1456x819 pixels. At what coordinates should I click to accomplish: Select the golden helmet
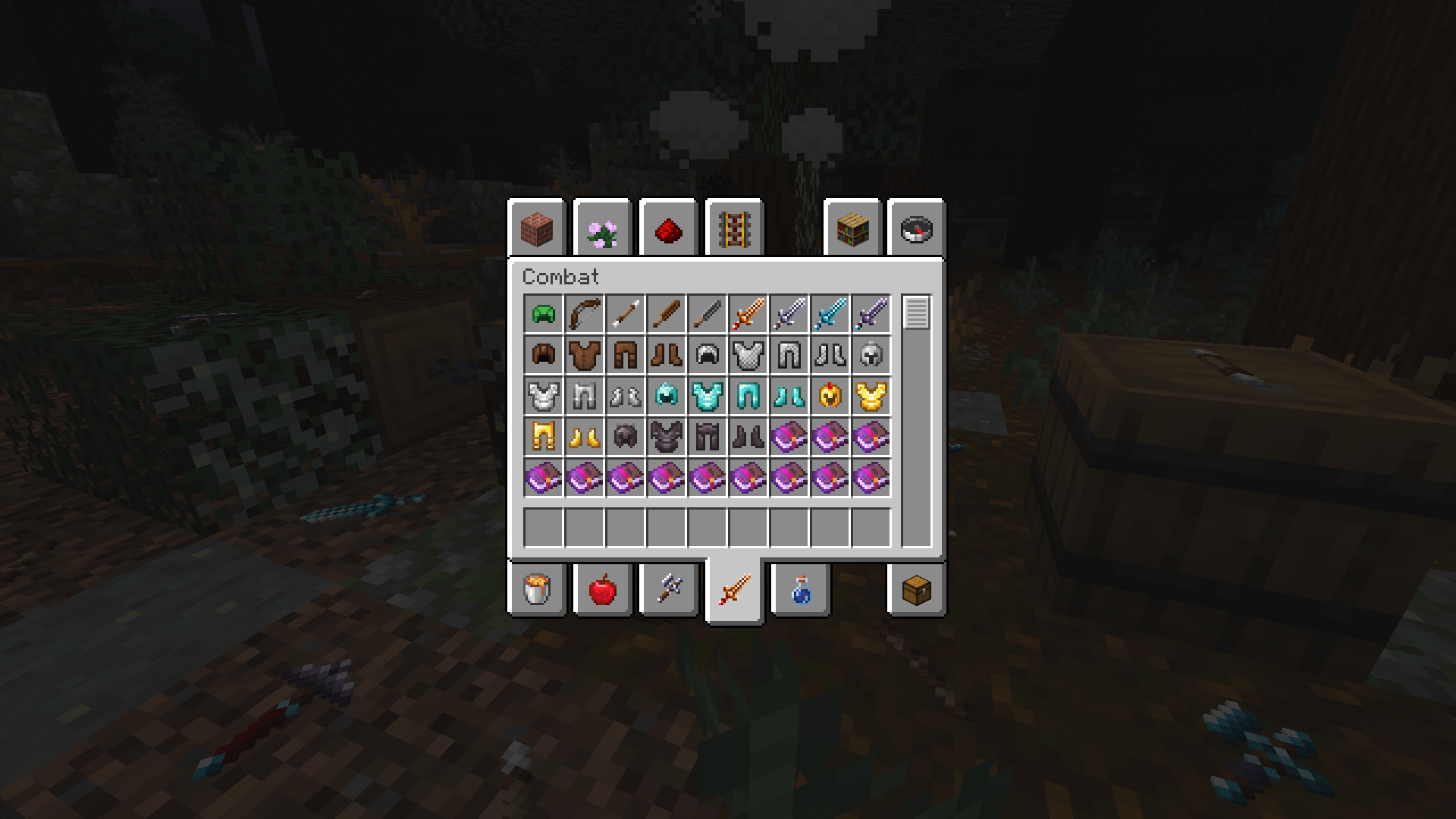pyautogui.click(x=832, y=395)
